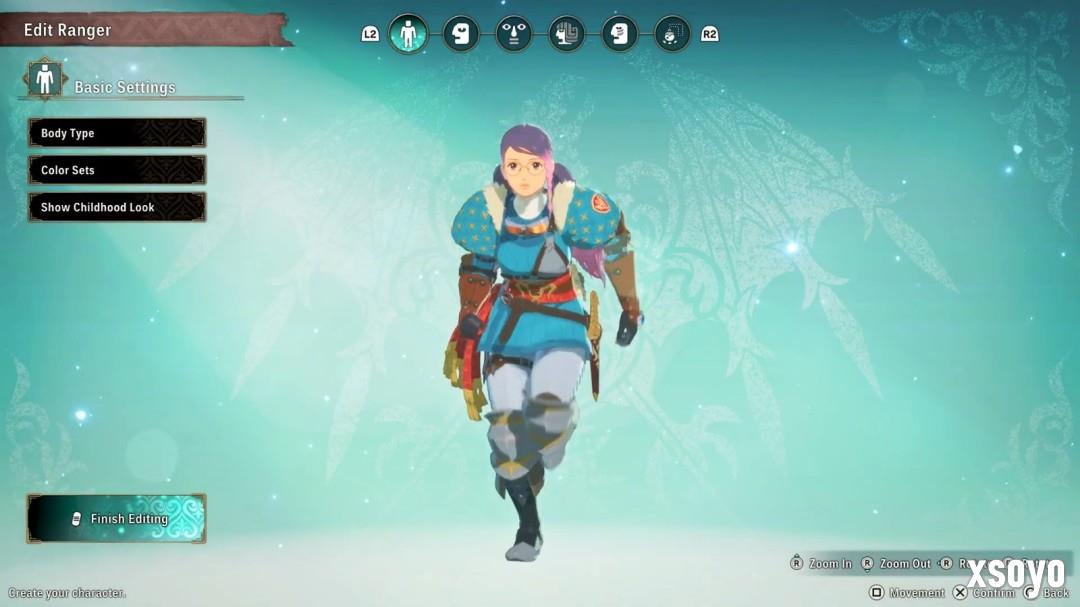Open the hairstyle tab with striped hair icon
The image size is (1080, 607).
[x=567, y=34]
